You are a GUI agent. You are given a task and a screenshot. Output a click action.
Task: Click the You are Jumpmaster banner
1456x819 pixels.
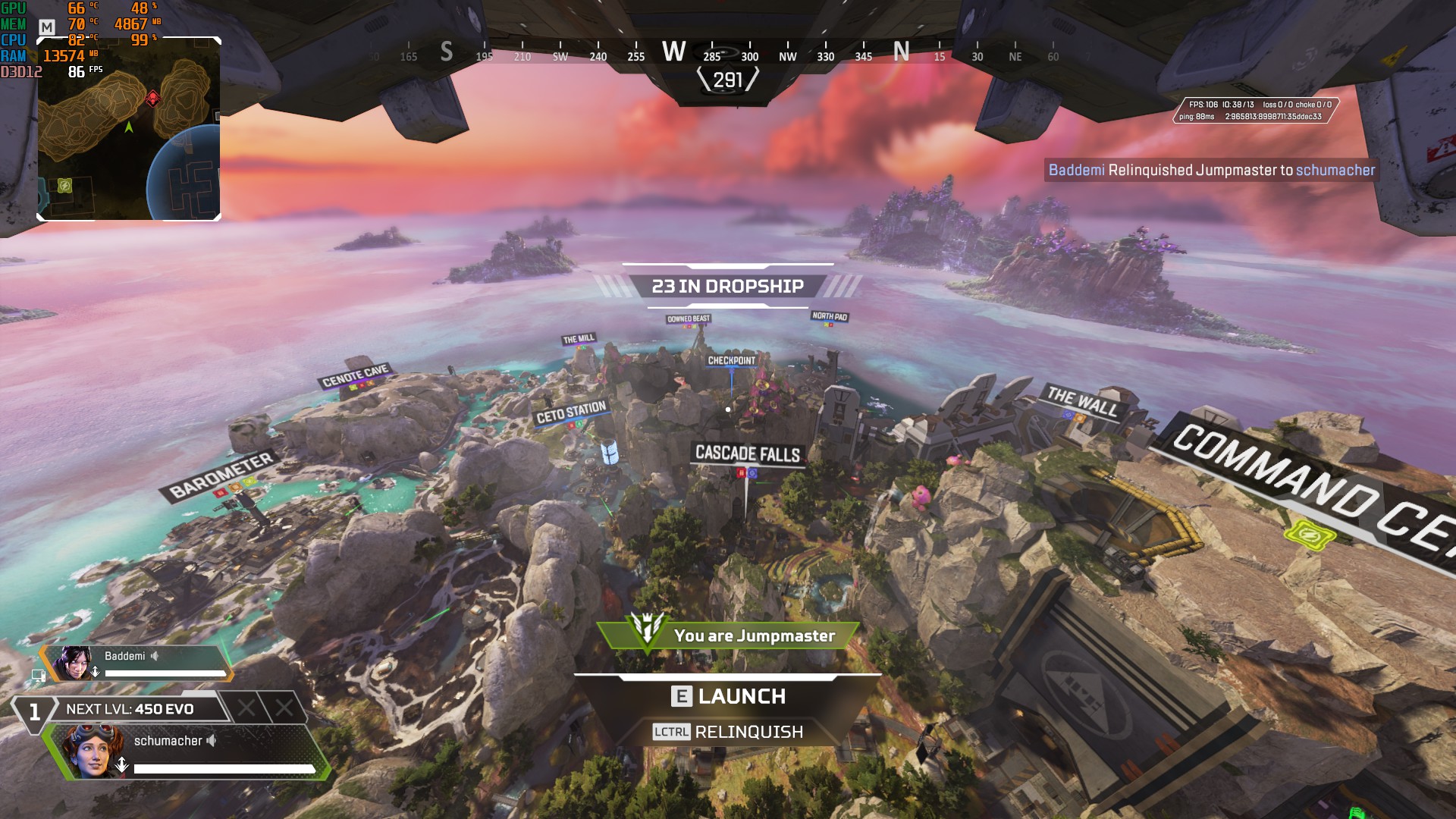pyautogui.click(x=728, y=635)
